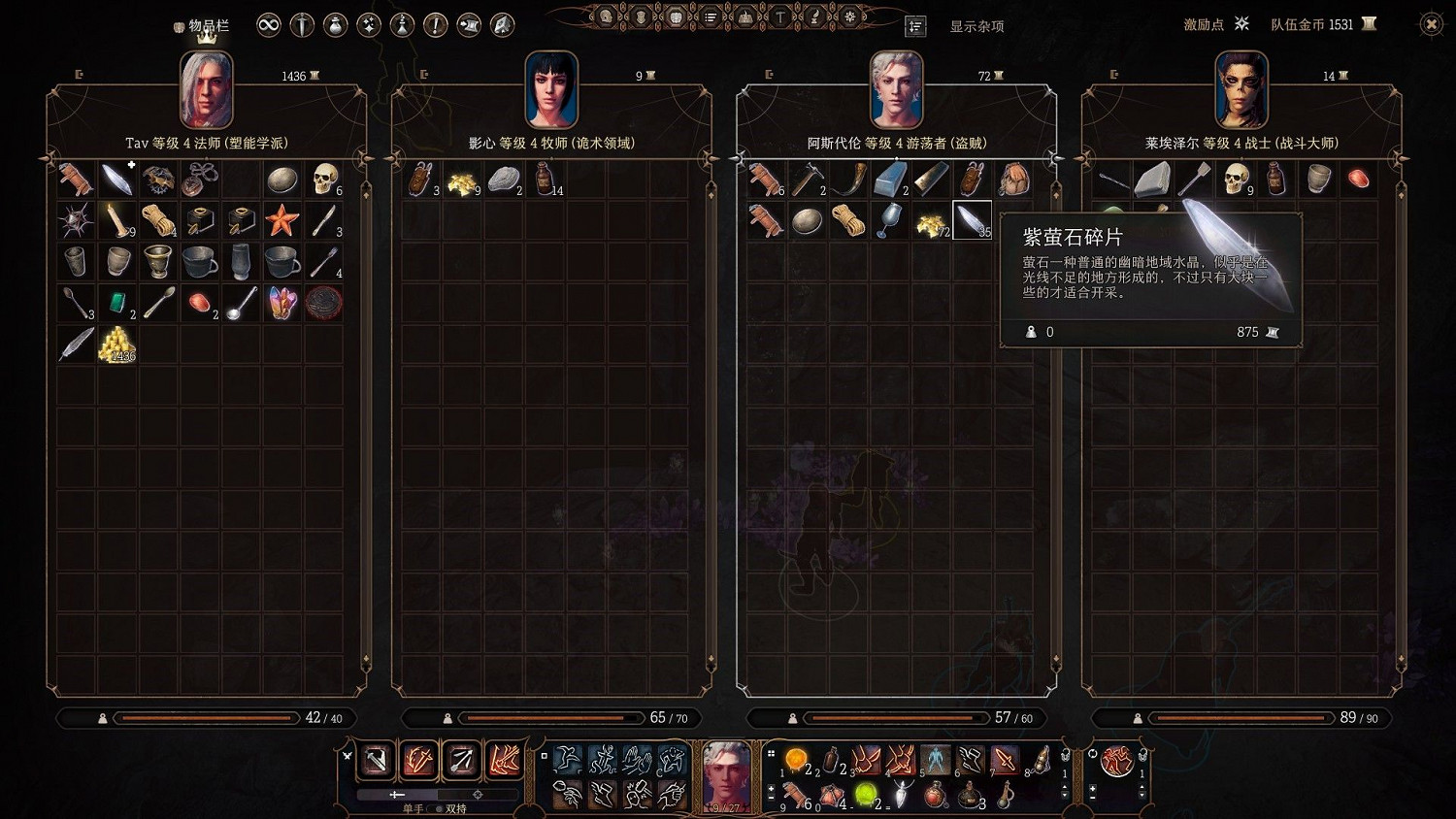Toggle the 显示杂项 filter button
The width and height of the screenshot is (1456, 819).
(915, 26)
